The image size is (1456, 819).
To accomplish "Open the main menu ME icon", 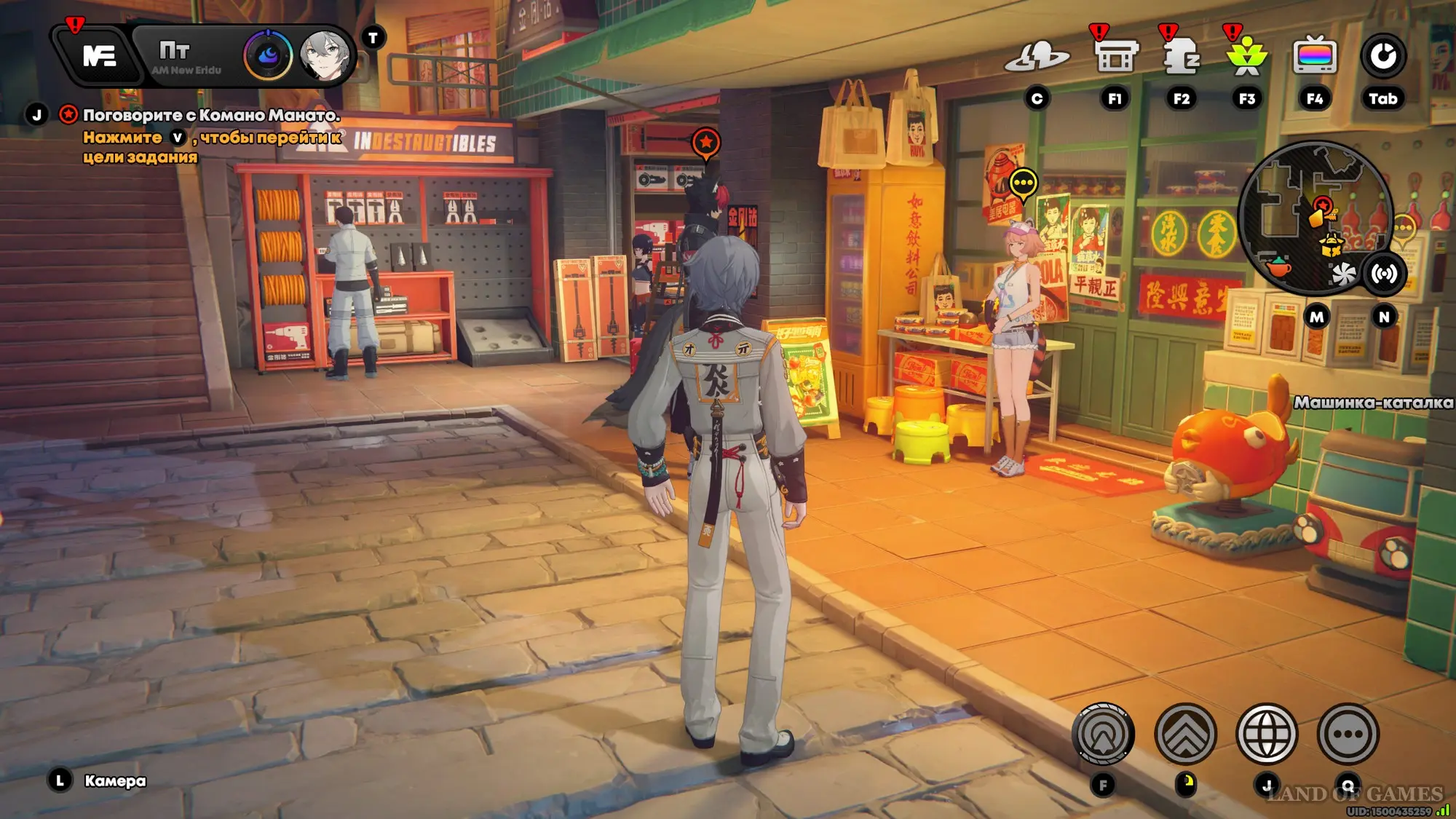I will [99, 56].
